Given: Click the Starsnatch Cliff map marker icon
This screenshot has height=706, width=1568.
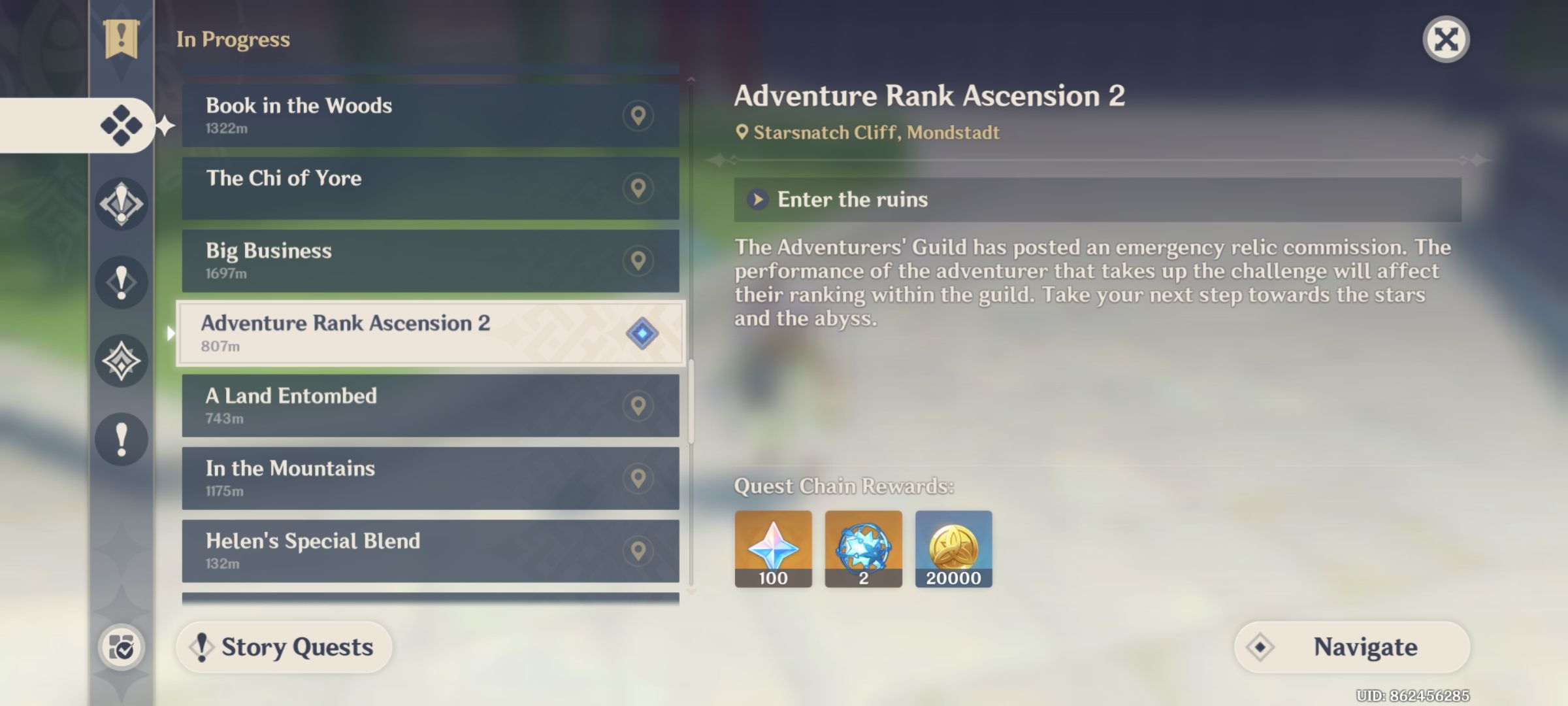Looking at the screenshot, I should coord(742,132).
